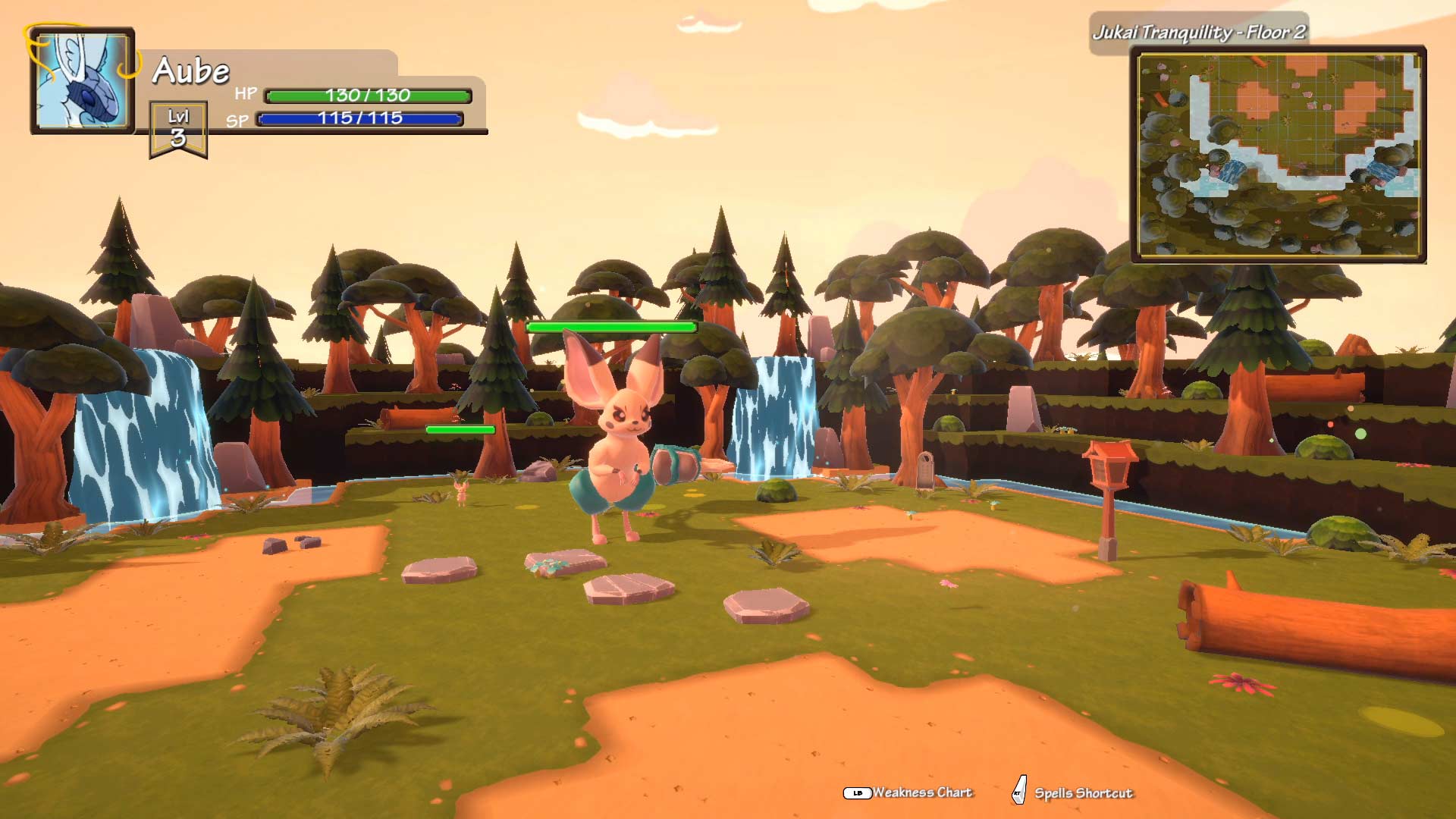Select Aube's character portrait
The height and width of the screenshot is (819, 1456).
(82, 80)
